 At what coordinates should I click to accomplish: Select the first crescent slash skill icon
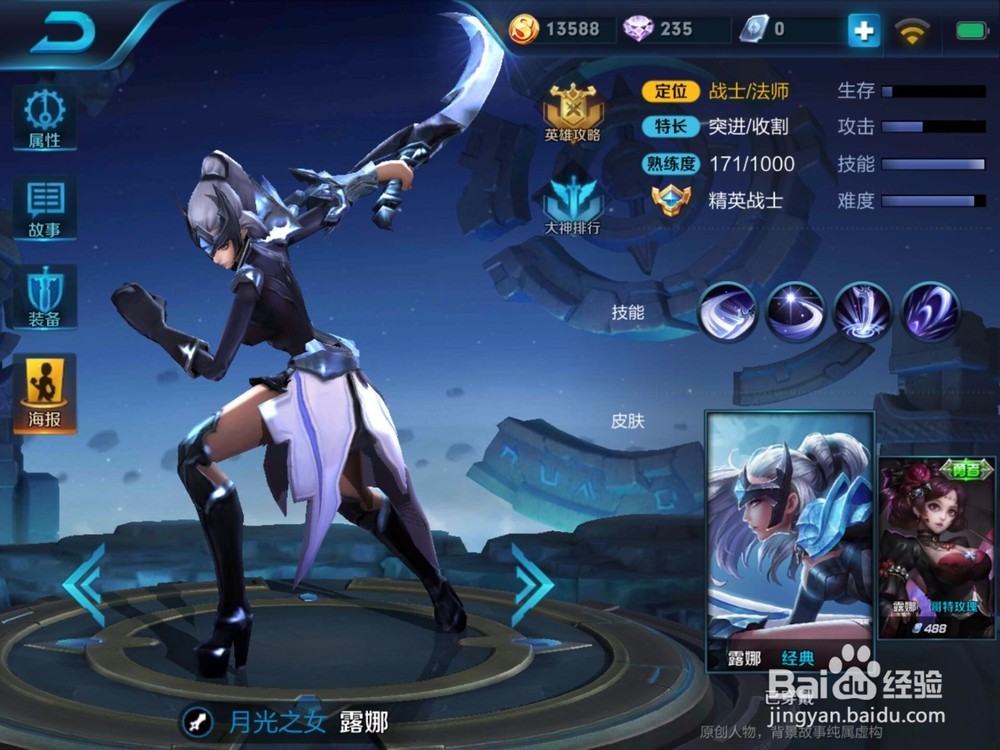727,312
